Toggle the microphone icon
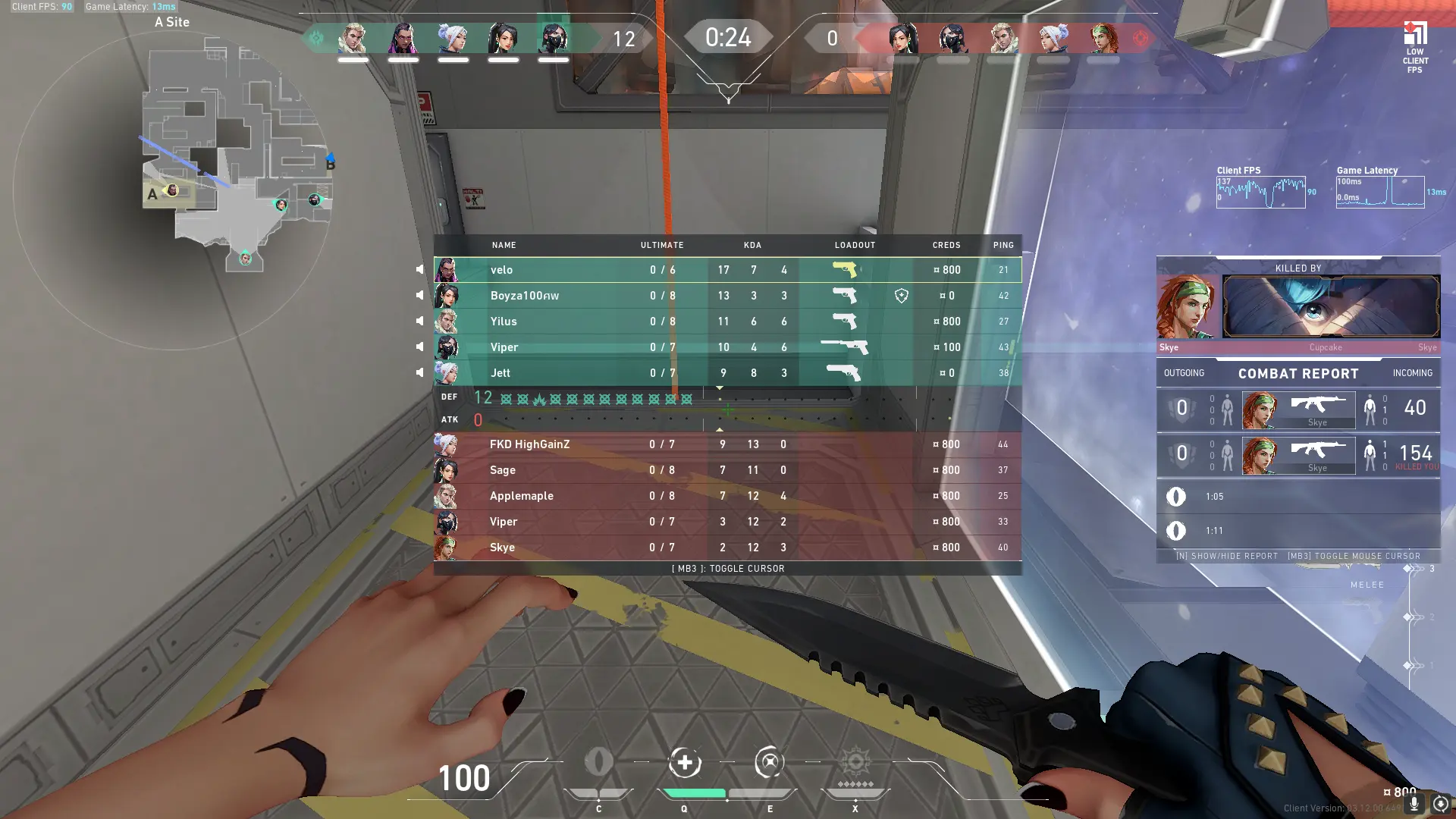This screenshot has width=1456, height=819. point(1414,804)
